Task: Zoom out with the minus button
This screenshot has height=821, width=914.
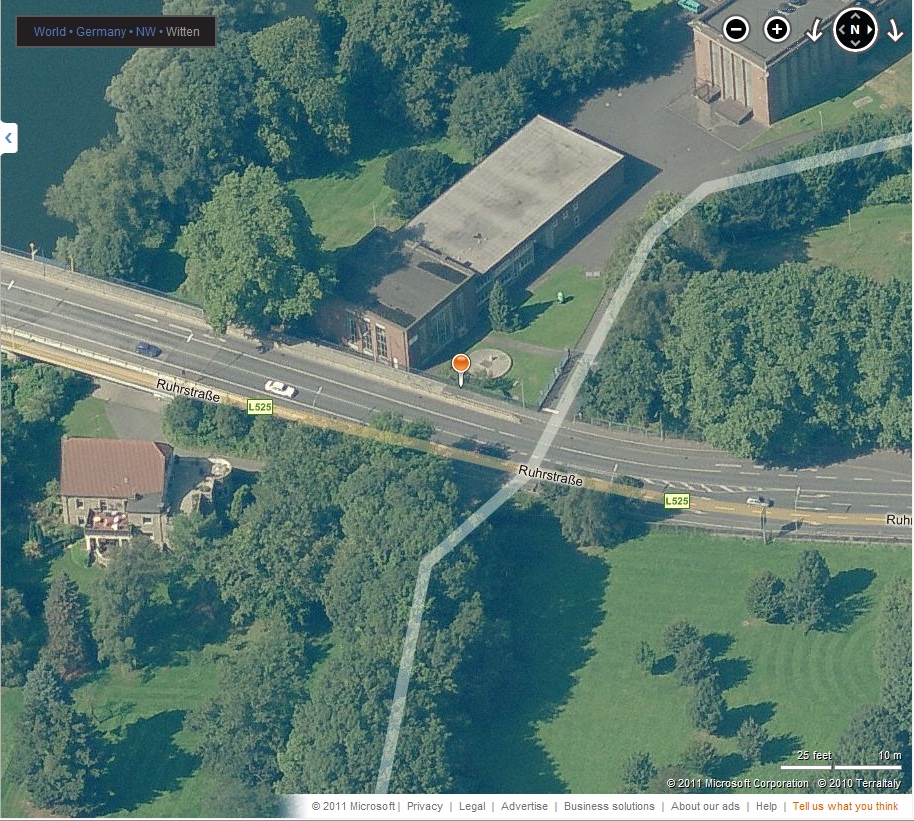Action: [736, 30]
